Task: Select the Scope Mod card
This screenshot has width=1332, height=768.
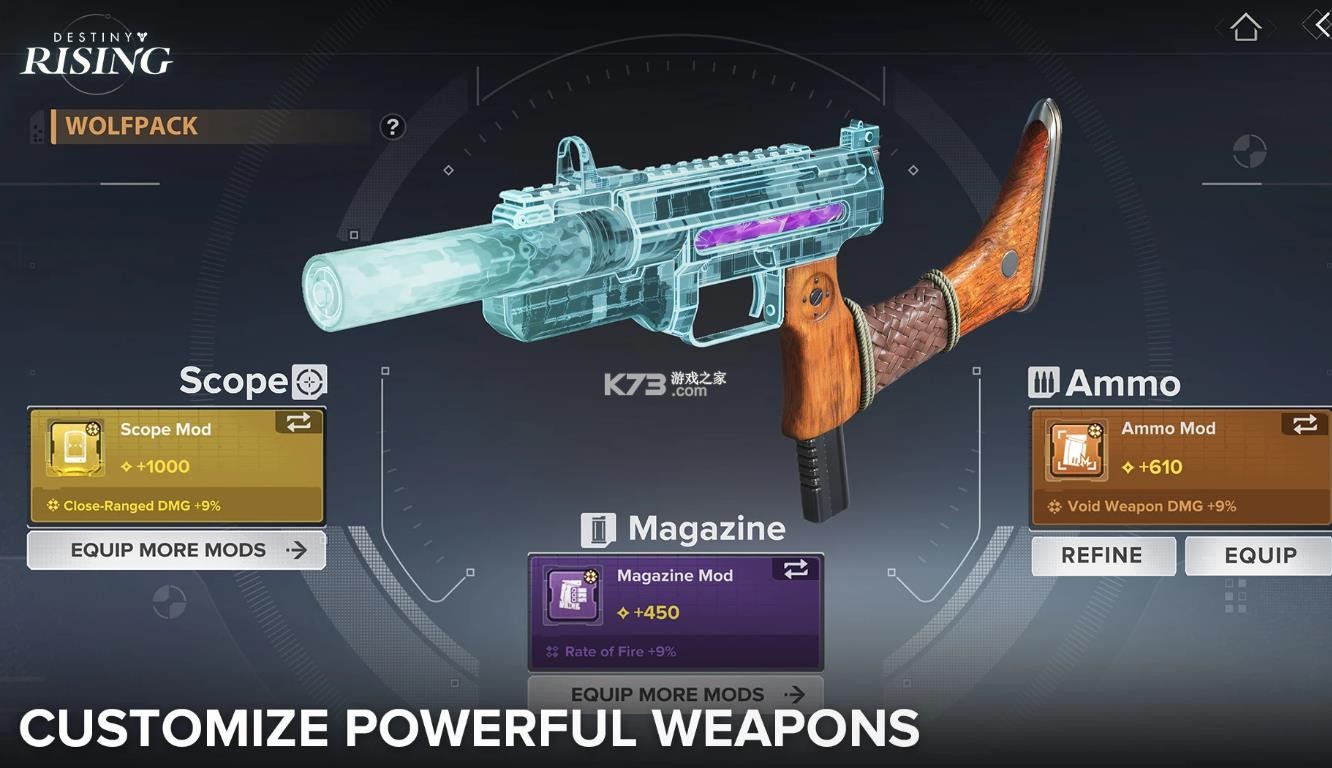Action: coord(176,466)
